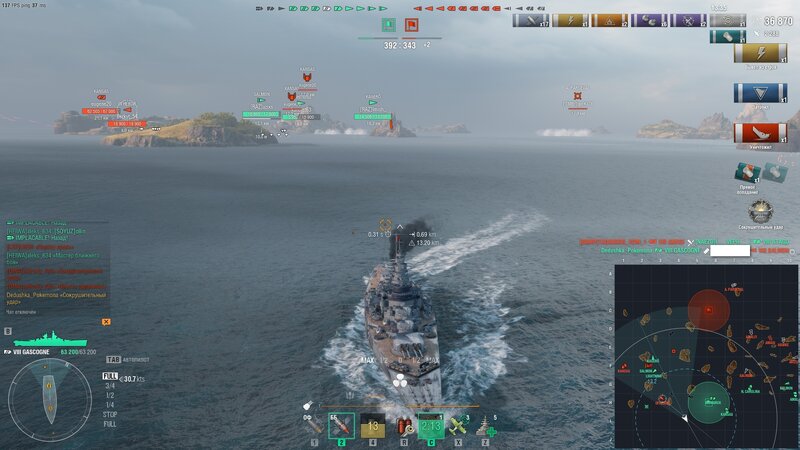
Task: Select the high-explosive shell slot
Action: click(x=314, y=427)
